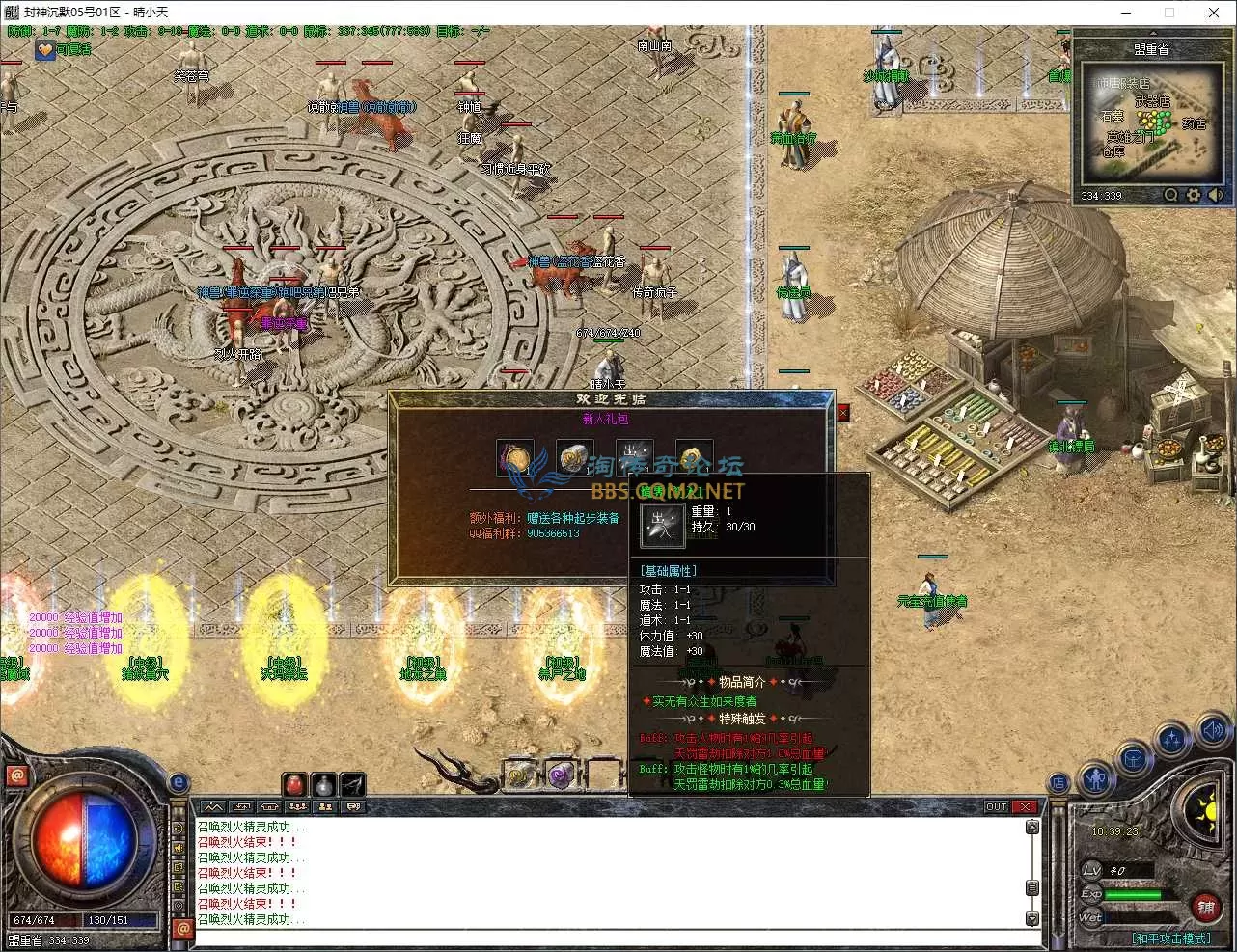Close the welcome gift dialog

(842, 413)
